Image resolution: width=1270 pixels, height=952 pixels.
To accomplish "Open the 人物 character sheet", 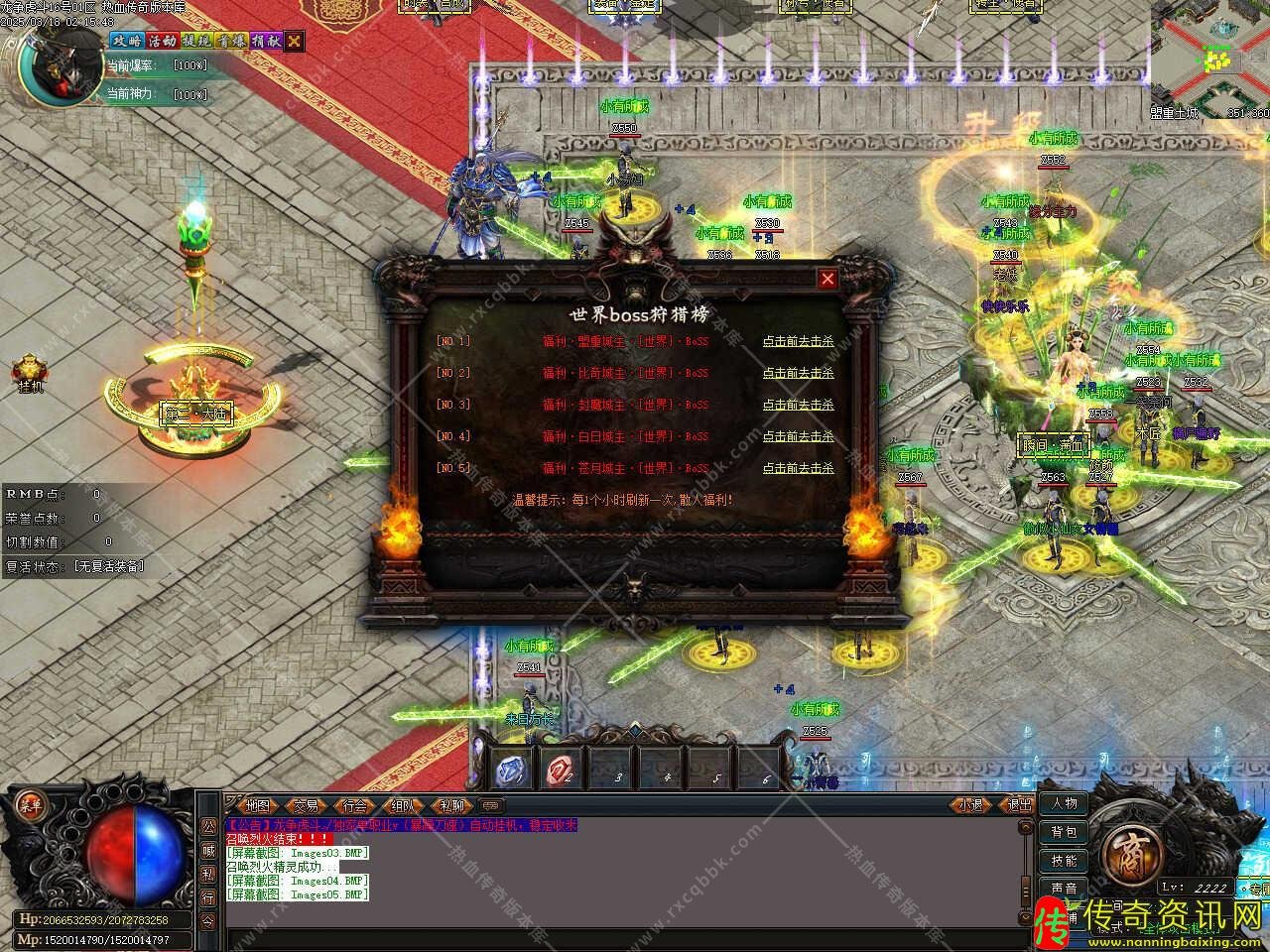I will (1065, 803).
